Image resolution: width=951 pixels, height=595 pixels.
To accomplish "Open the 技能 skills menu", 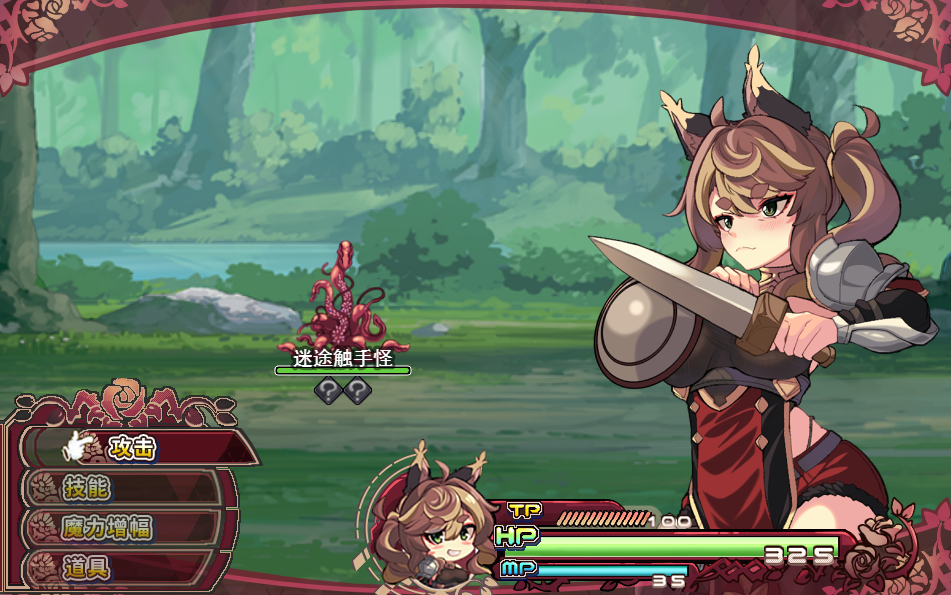I will [x=88, y=488].
